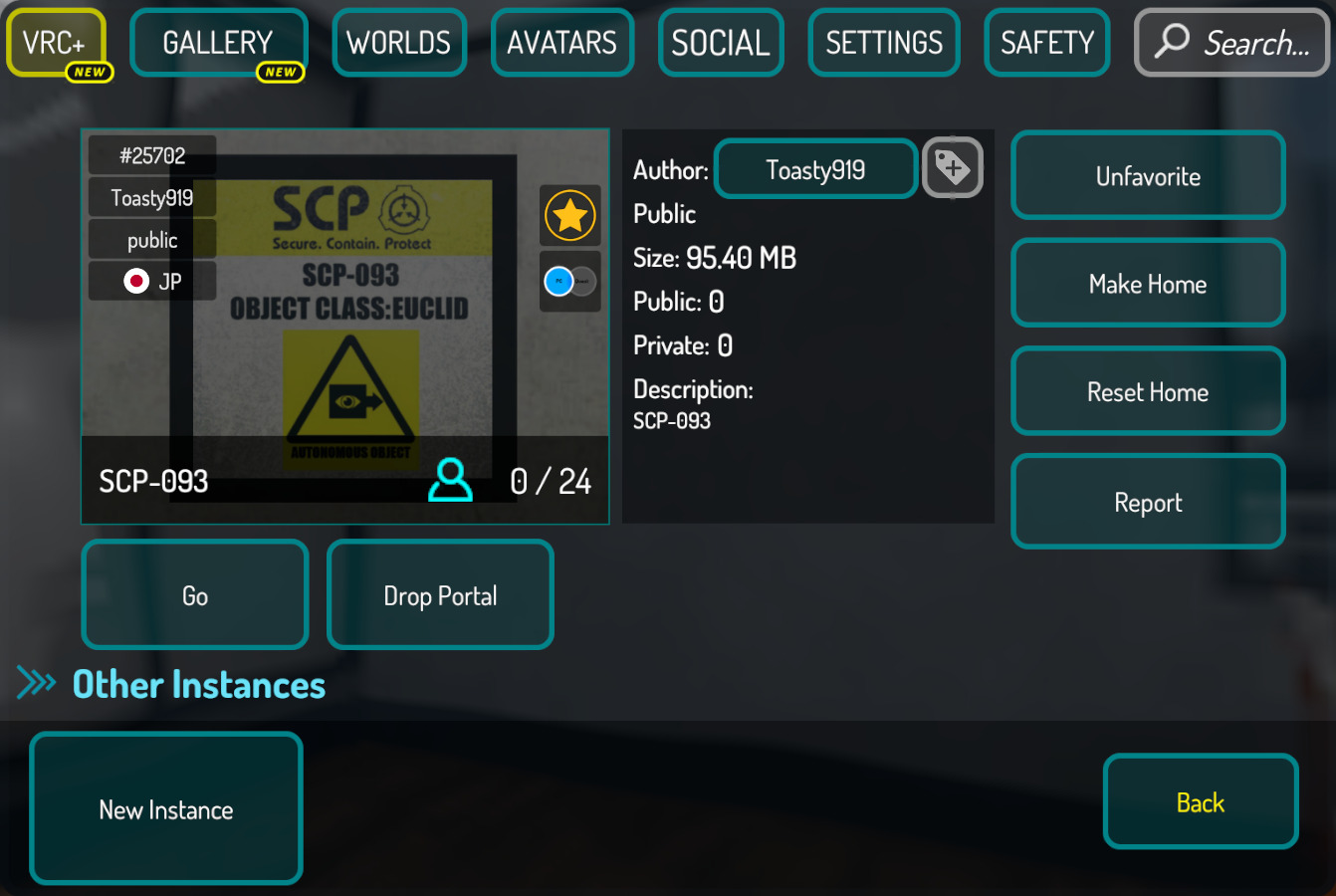Click the gold star favorite icon
Image resolution: width=1336 pixels, height=896 pixels.
pyautogui.click(x=570, y=215)
